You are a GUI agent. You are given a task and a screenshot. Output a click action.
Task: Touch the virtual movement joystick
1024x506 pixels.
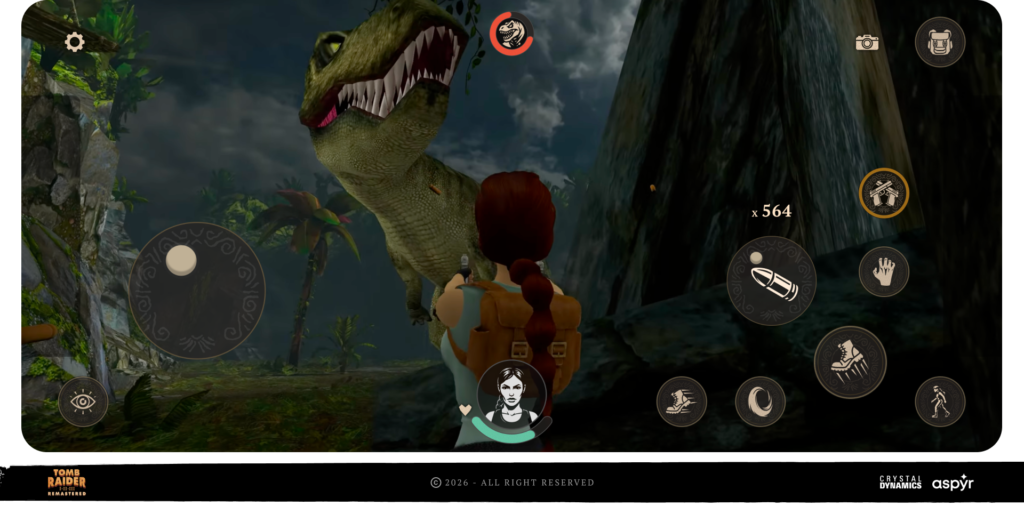click(x=197, y=290)
